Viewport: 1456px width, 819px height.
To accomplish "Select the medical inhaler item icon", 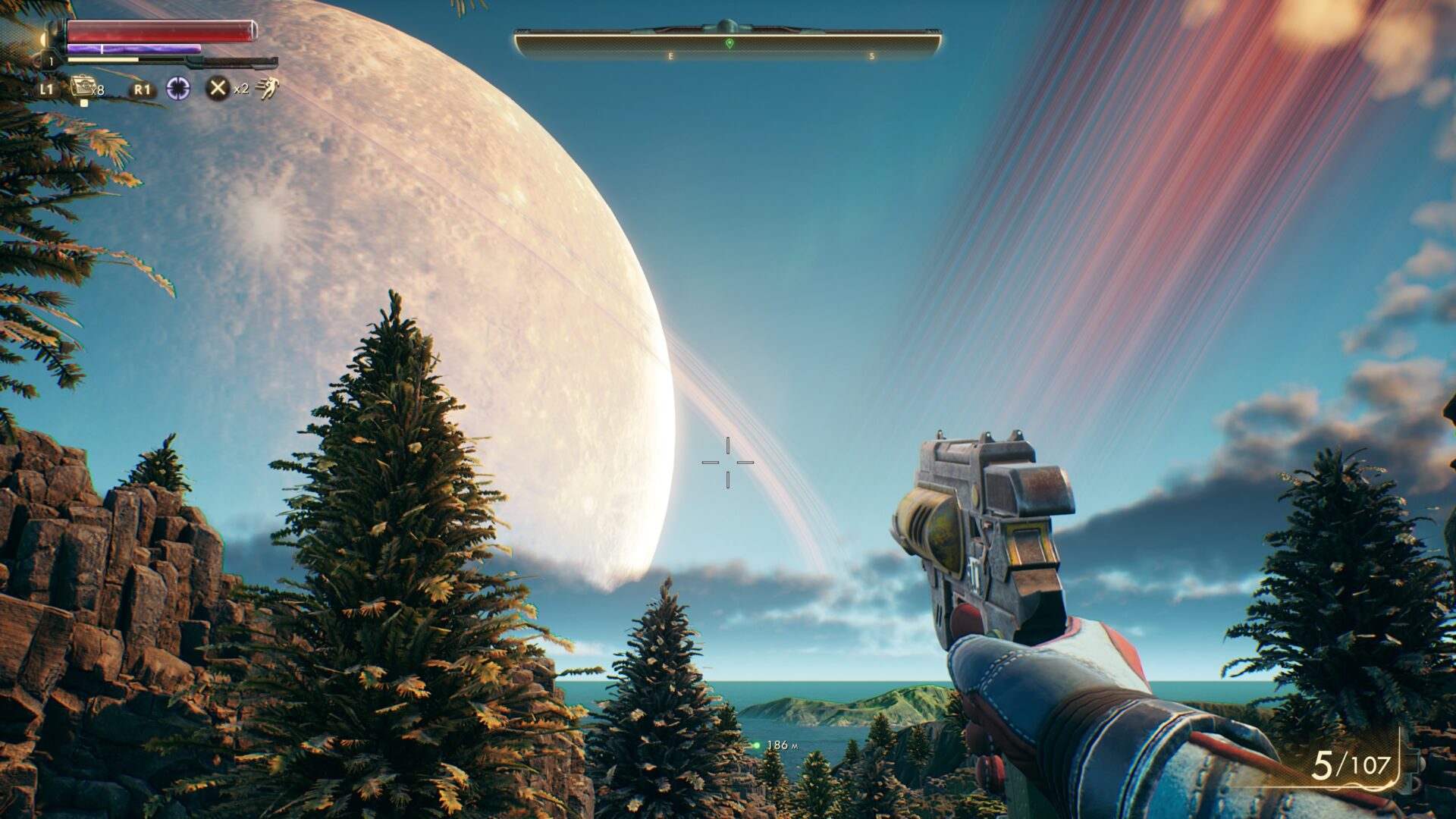I will (82, 86).
